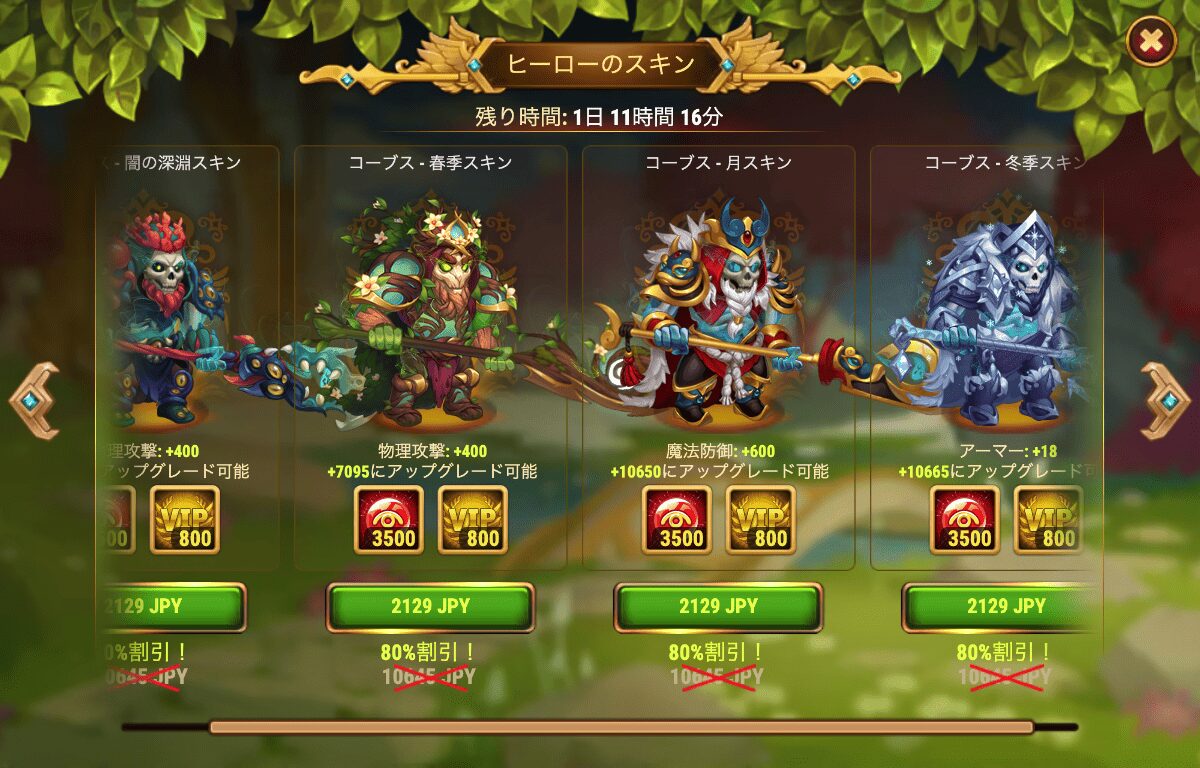Purchase the moon skin for 2129 JPY
The height and width of the screenshot is (768, 1200).
coord(718,606)
